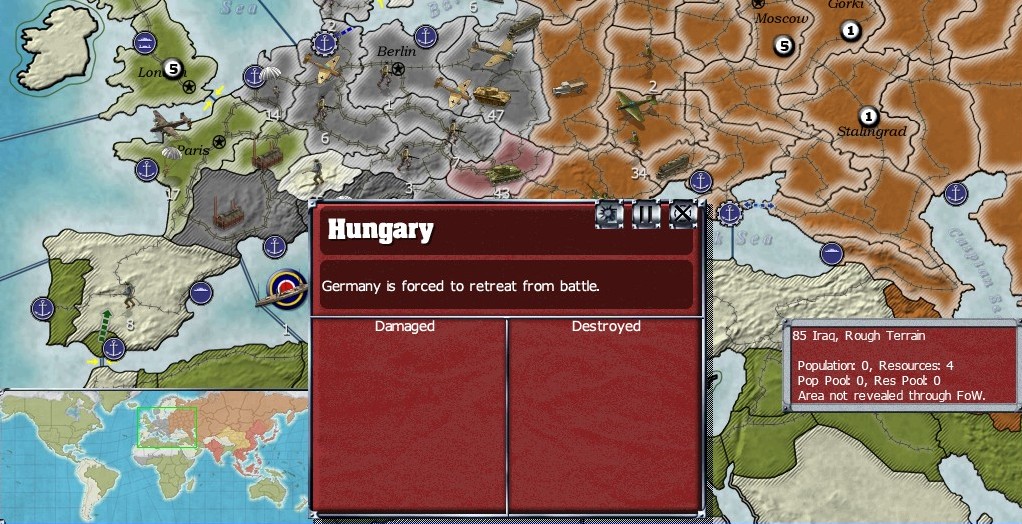Click the explosion icon button in battle window
Viewport: 1022px width, 524px height.
click(x=609, y=213)
